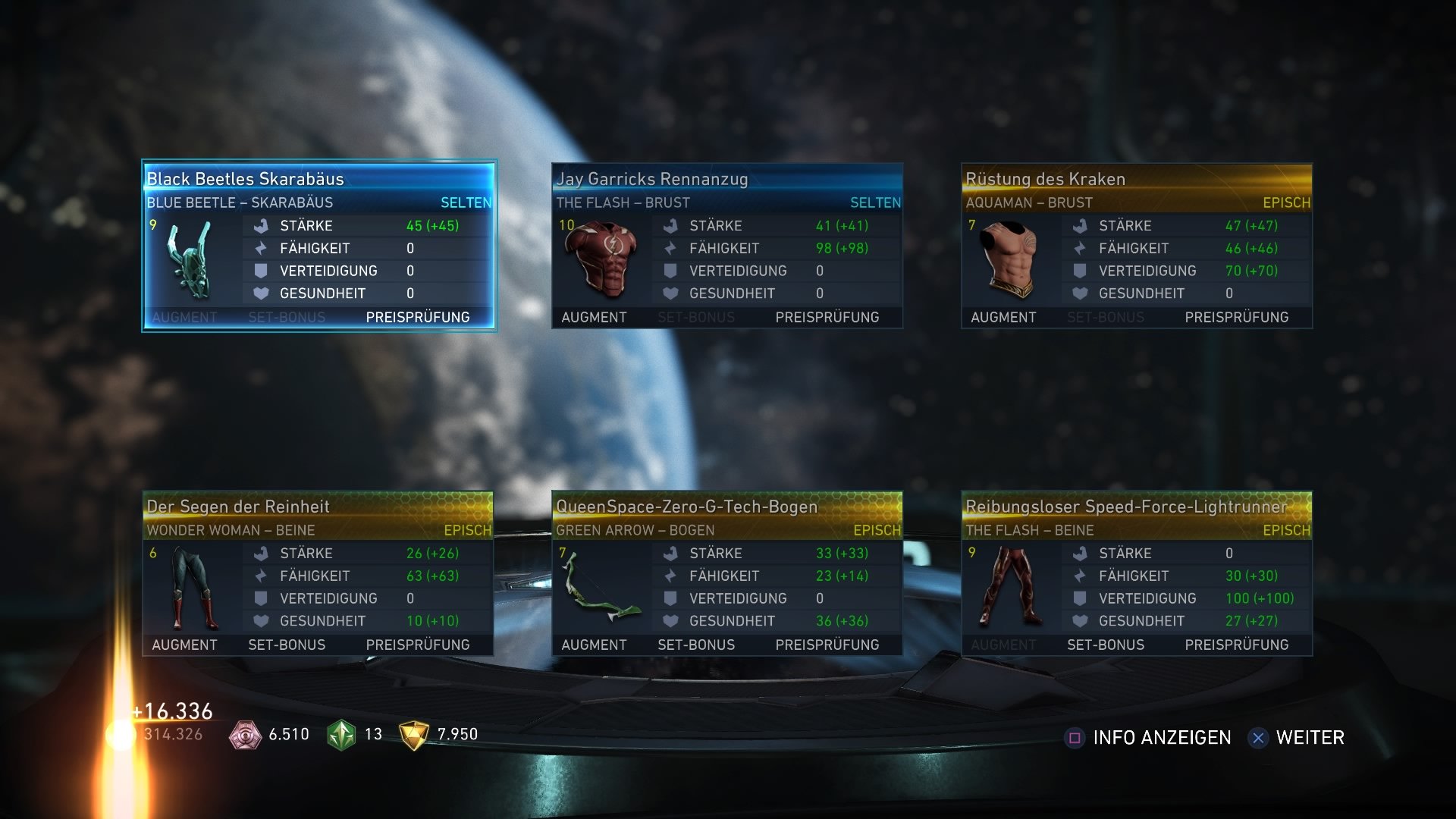
Task: Open Preisprüfung on Black Beetles Skarabäus
Action: tap(418, 317)
